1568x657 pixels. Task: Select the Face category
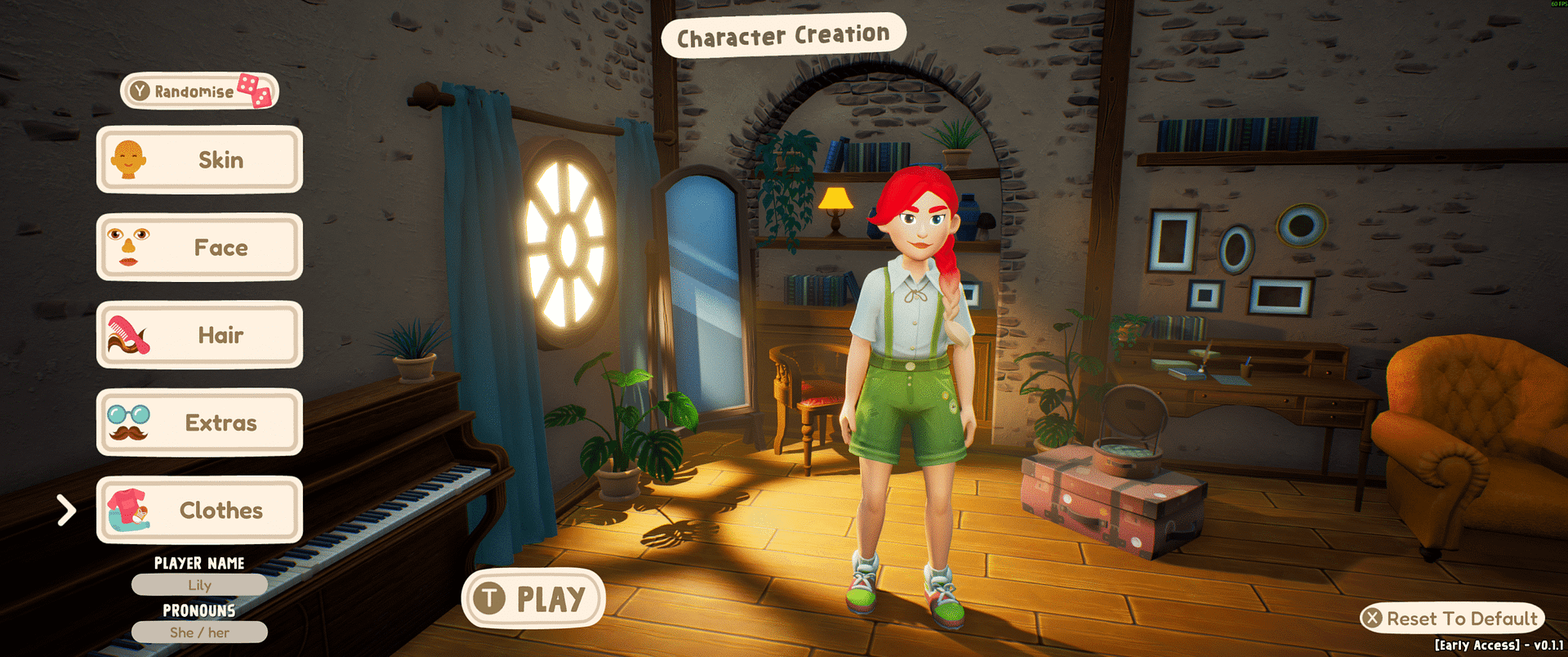[199, 247]
